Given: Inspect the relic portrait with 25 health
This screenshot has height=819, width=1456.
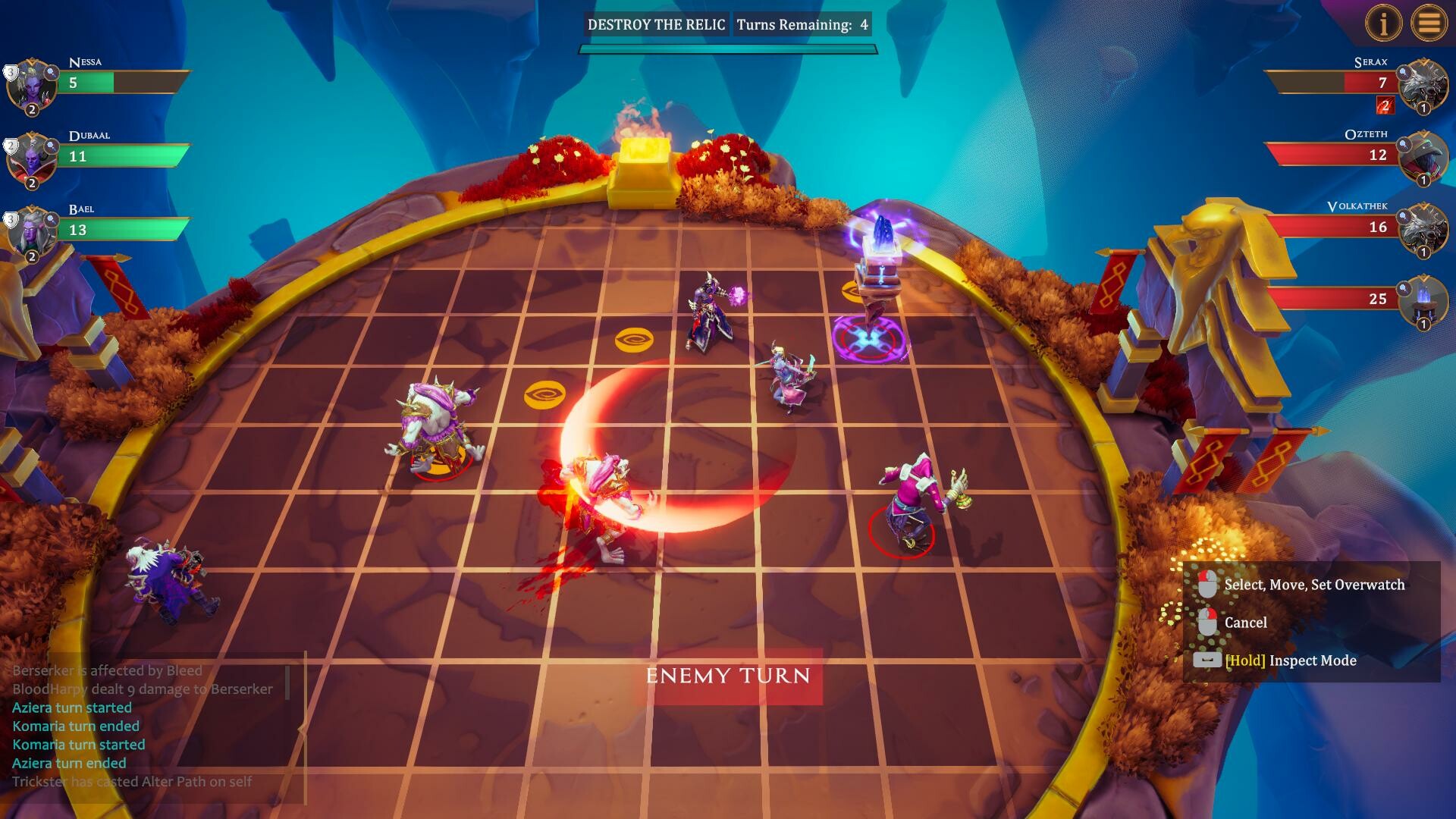Looking at the screenshot, I should click(1423, 301).
